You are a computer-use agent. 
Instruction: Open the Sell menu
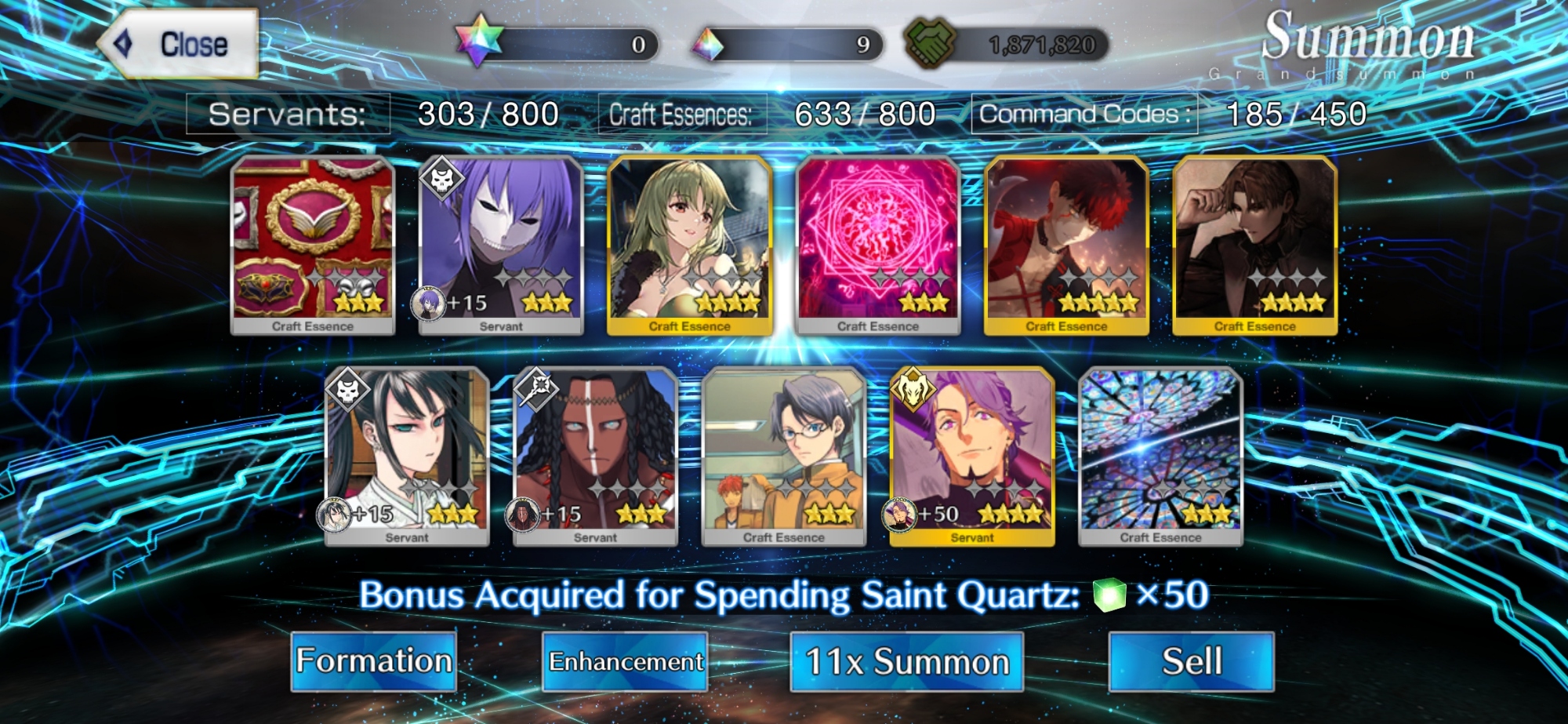1191,661
